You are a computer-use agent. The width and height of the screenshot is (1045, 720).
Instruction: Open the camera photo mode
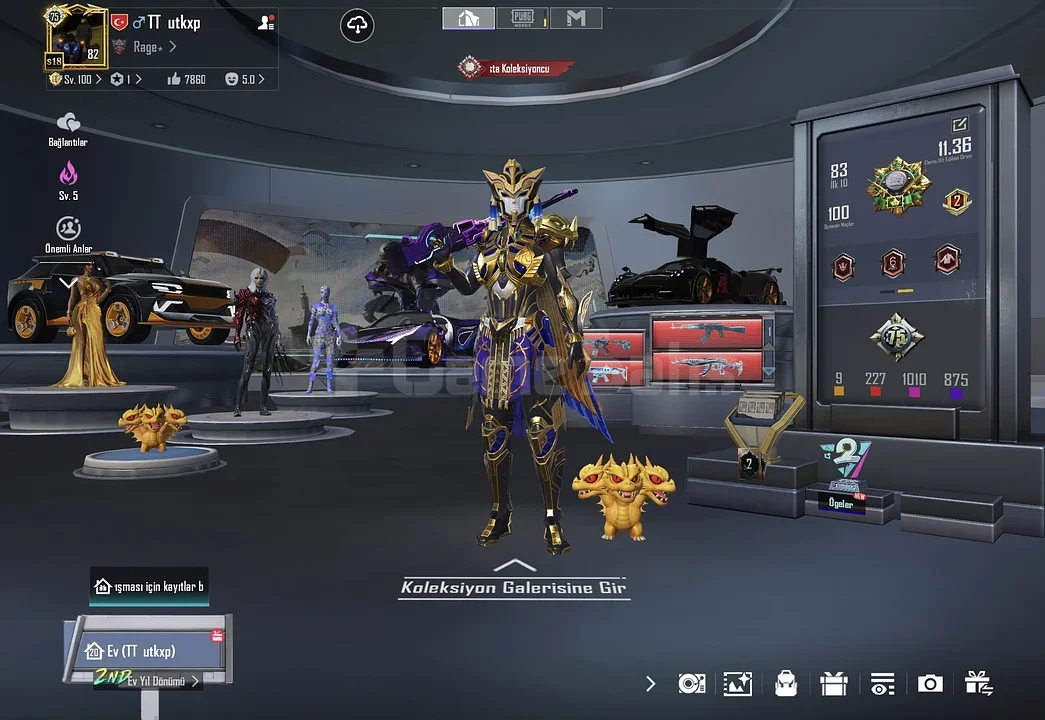[930, 684]
